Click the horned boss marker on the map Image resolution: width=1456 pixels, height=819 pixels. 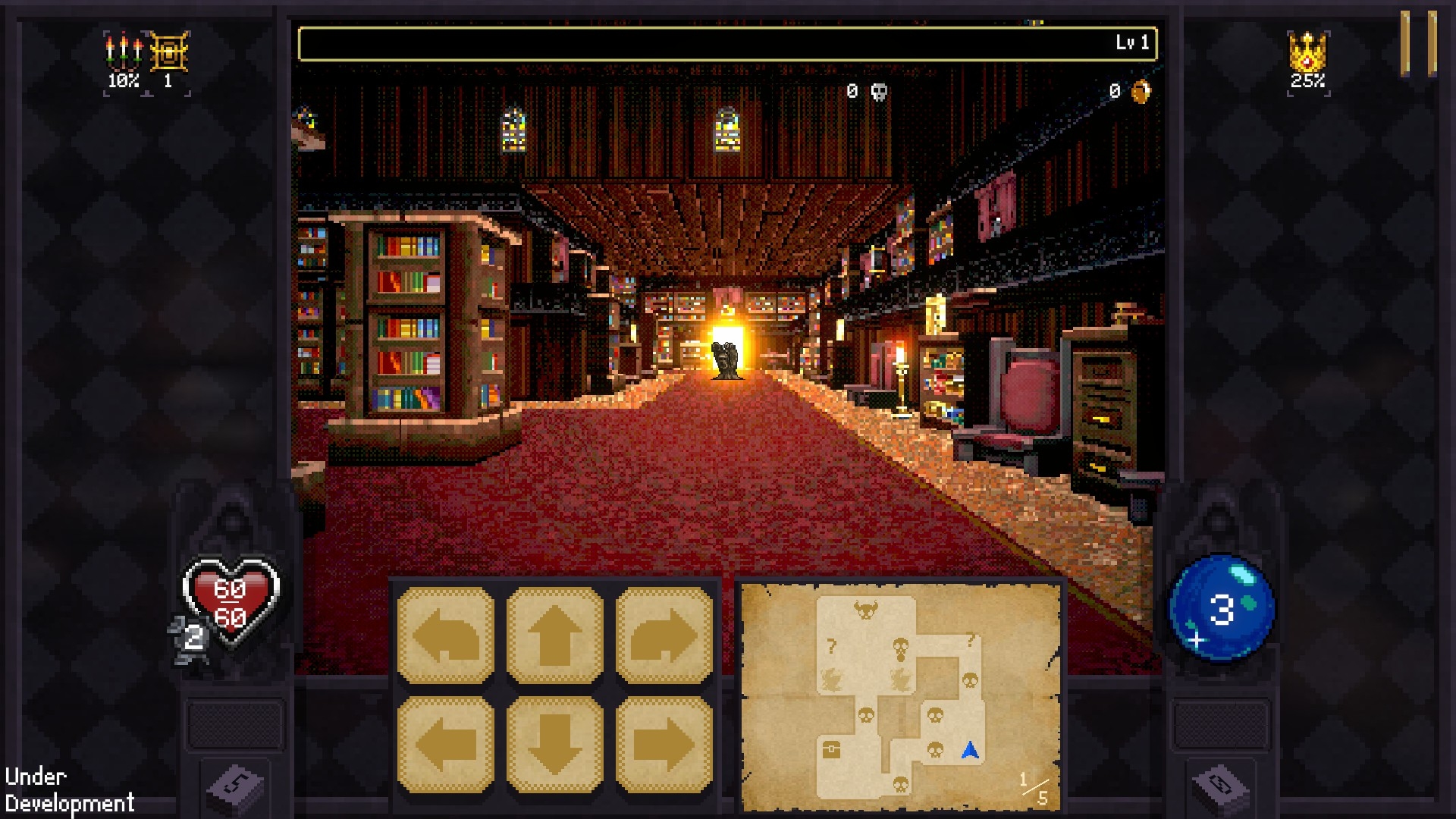(865, 610)
